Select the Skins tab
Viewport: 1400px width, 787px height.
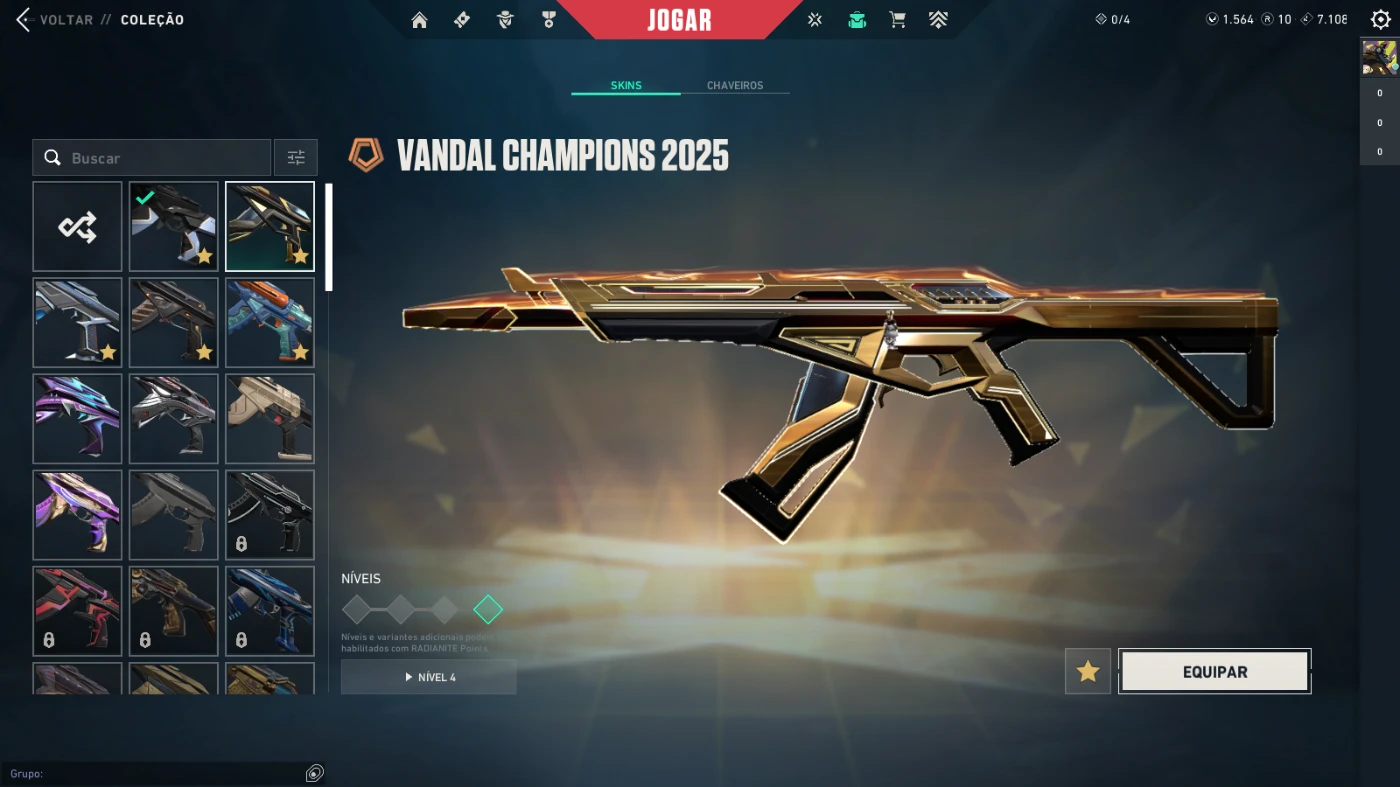click(x=626, y=86)
